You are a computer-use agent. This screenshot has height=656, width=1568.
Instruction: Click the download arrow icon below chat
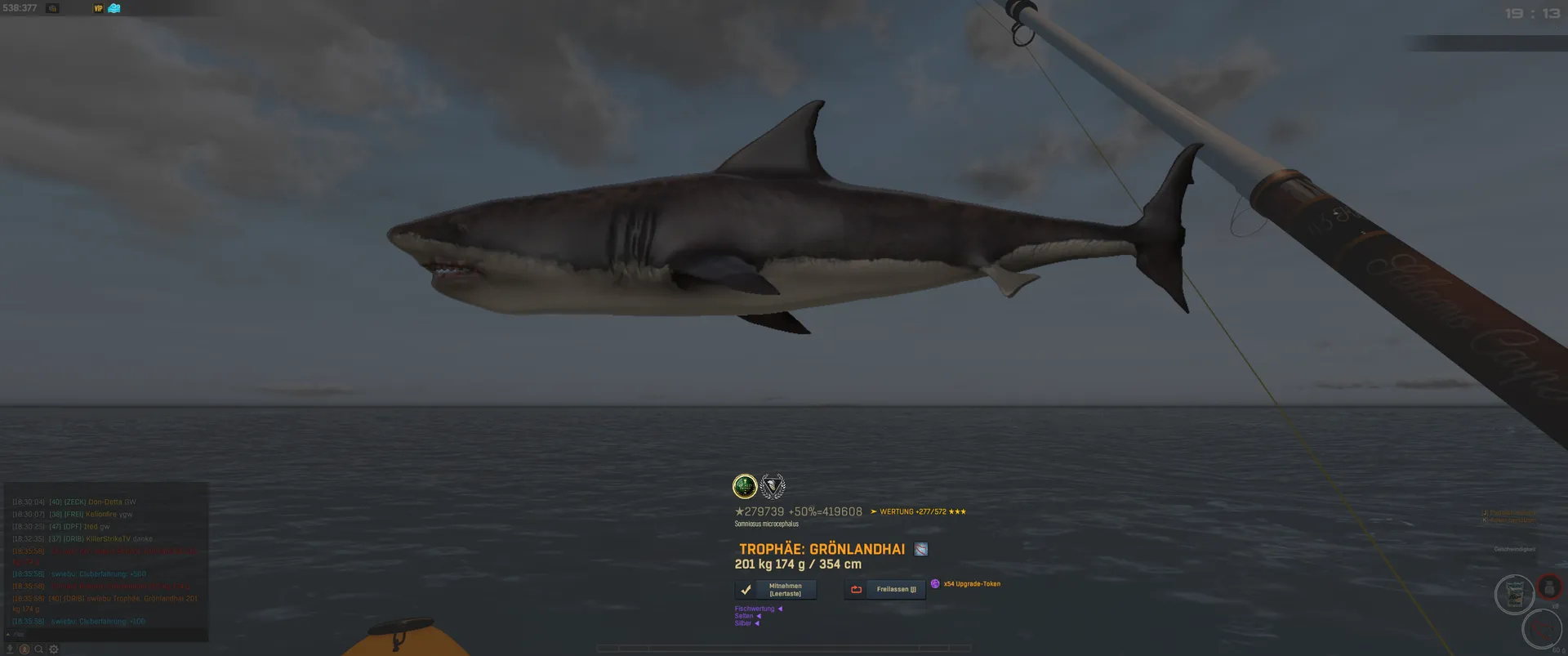tap(11, 649)
